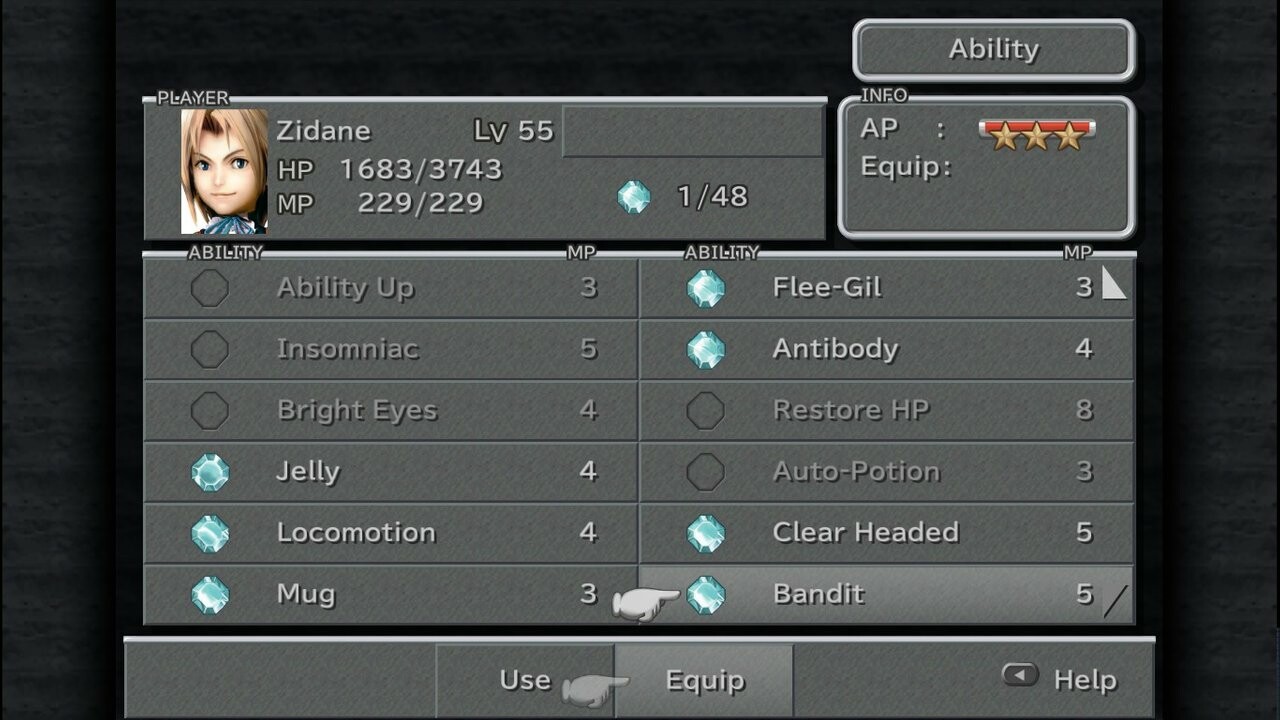Select the Antibody gem icon
Screen dimensions: 1280x720
click(x=710, y=349)
